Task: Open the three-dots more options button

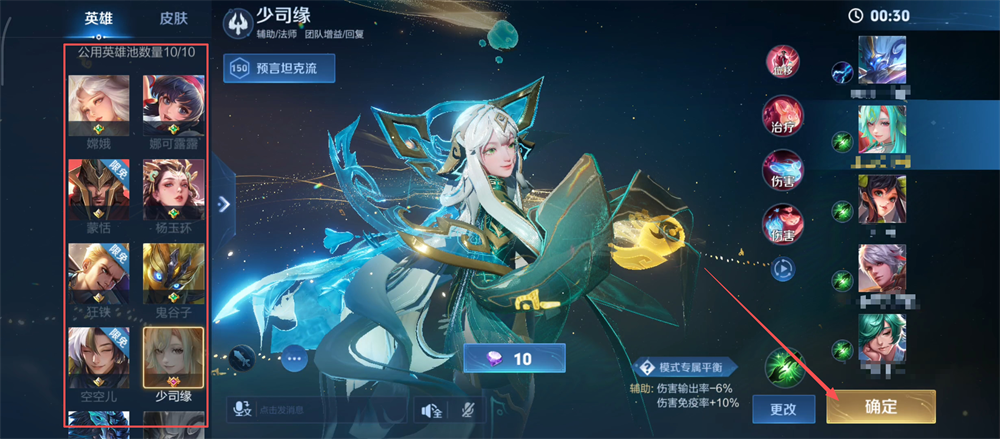Action: [x=294, y=356]
